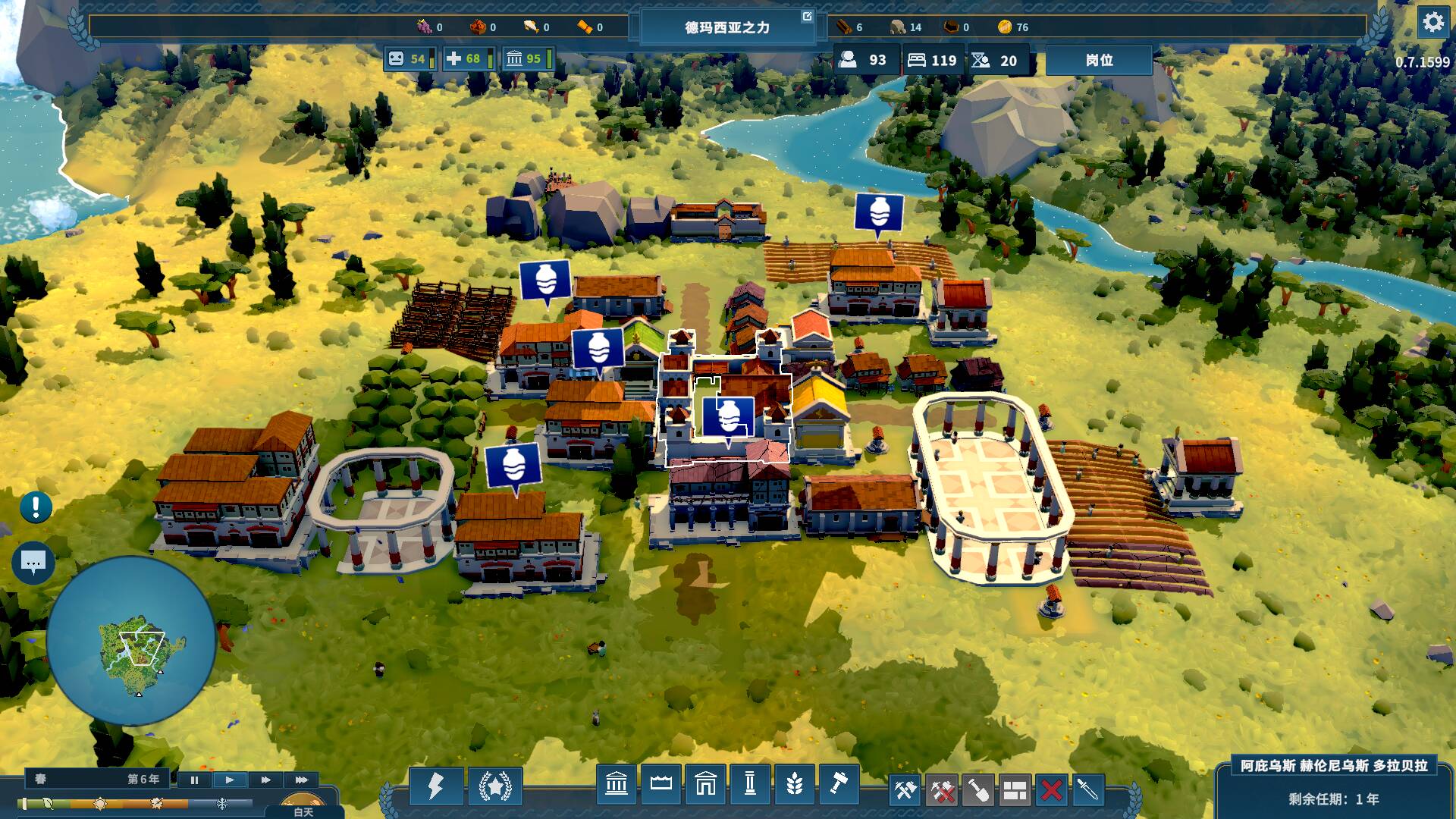
Task: Open the laurel star menu
Action: (495, 785)
